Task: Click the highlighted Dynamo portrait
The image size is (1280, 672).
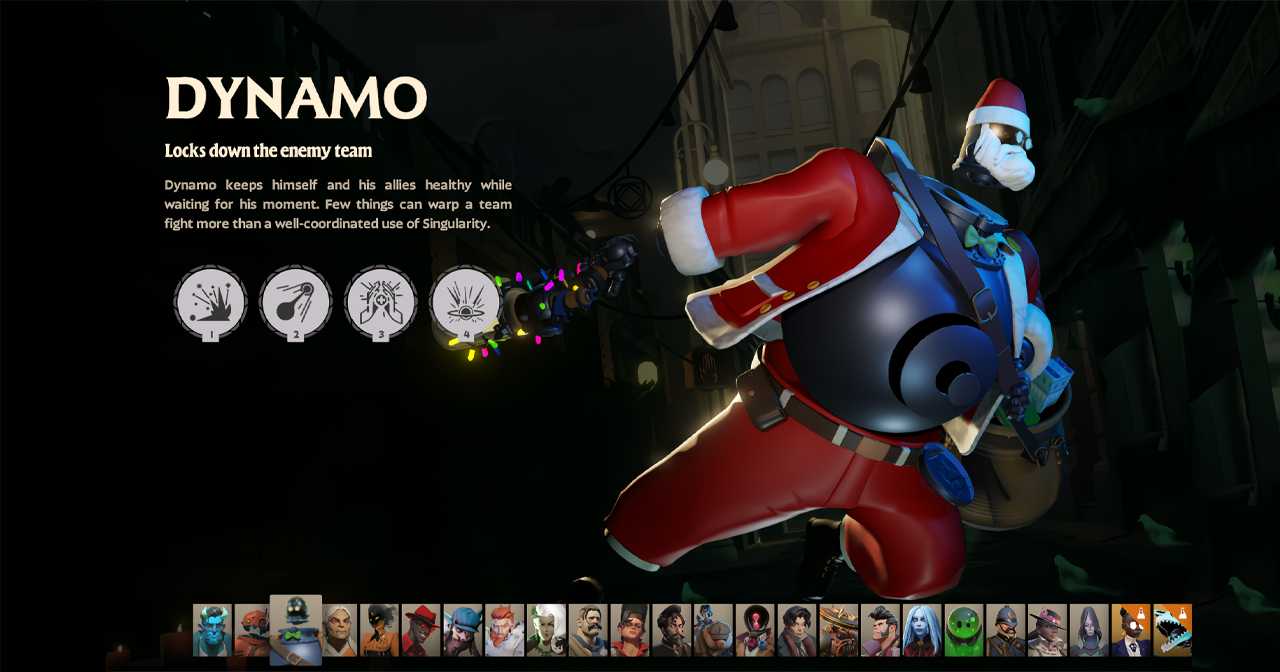Action: (295, 630)
